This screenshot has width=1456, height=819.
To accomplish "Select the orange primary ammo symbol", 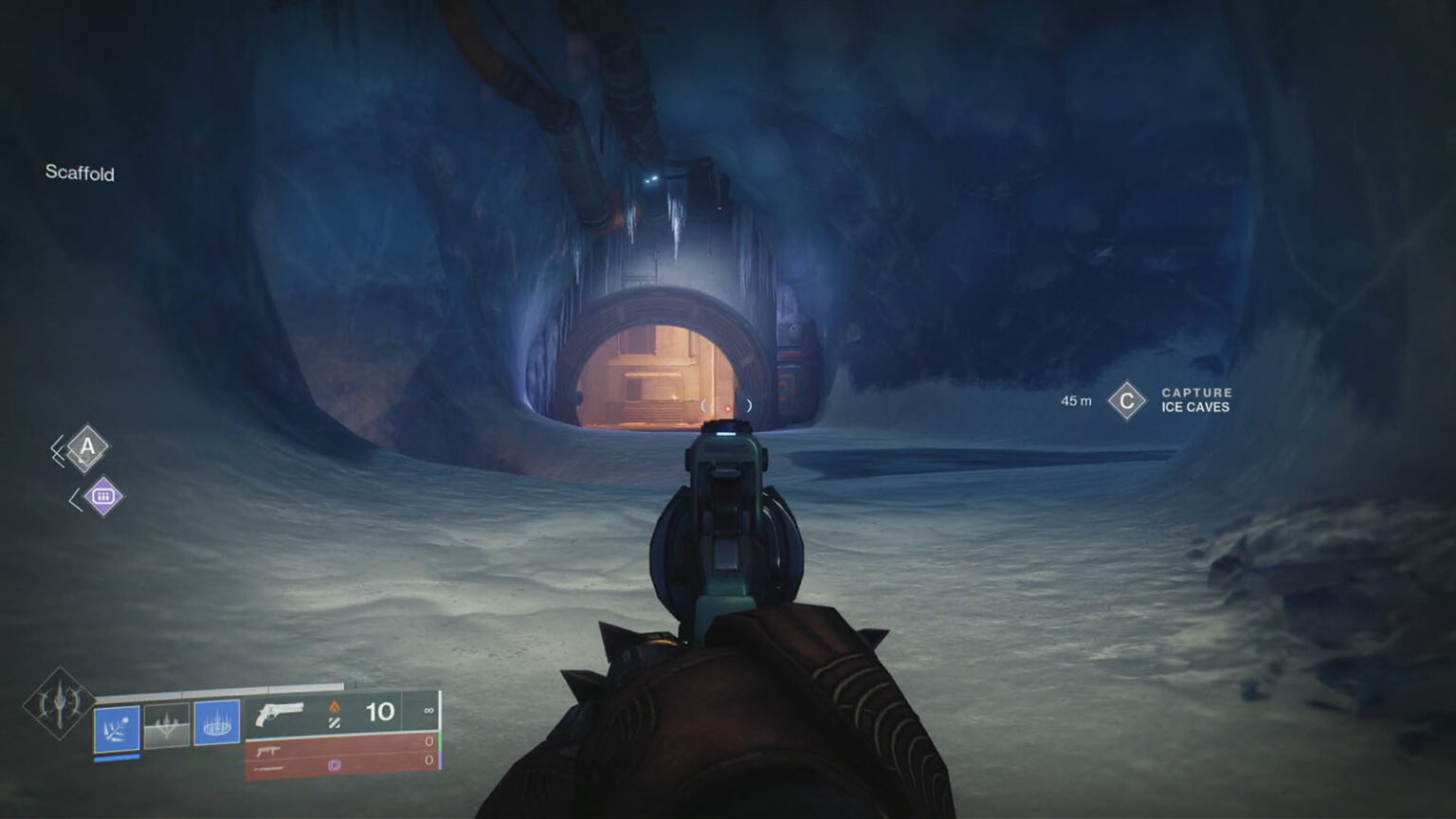I will (x=336, y=709).
